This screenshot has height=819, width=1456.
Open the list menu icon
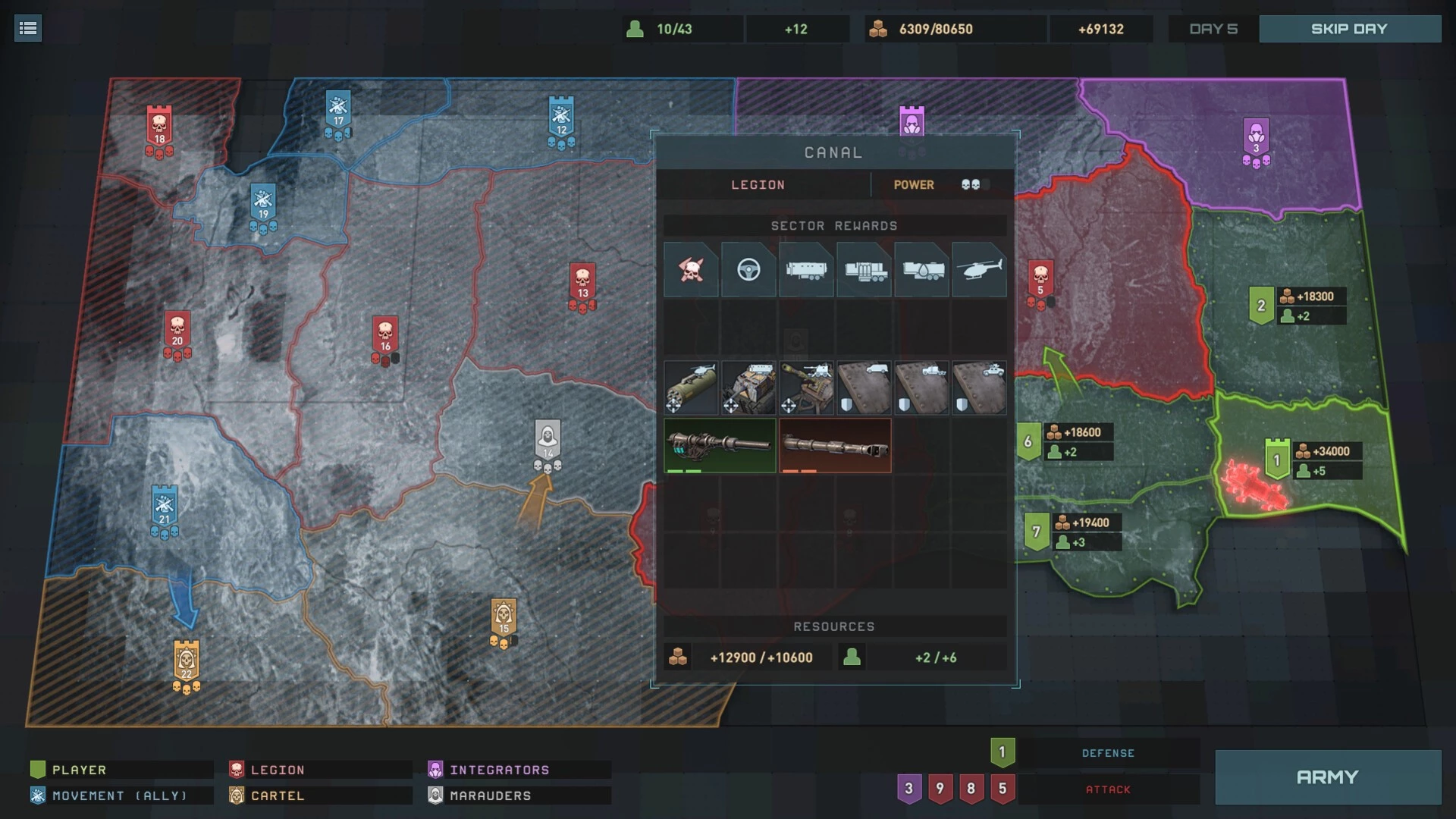[28, 29]
